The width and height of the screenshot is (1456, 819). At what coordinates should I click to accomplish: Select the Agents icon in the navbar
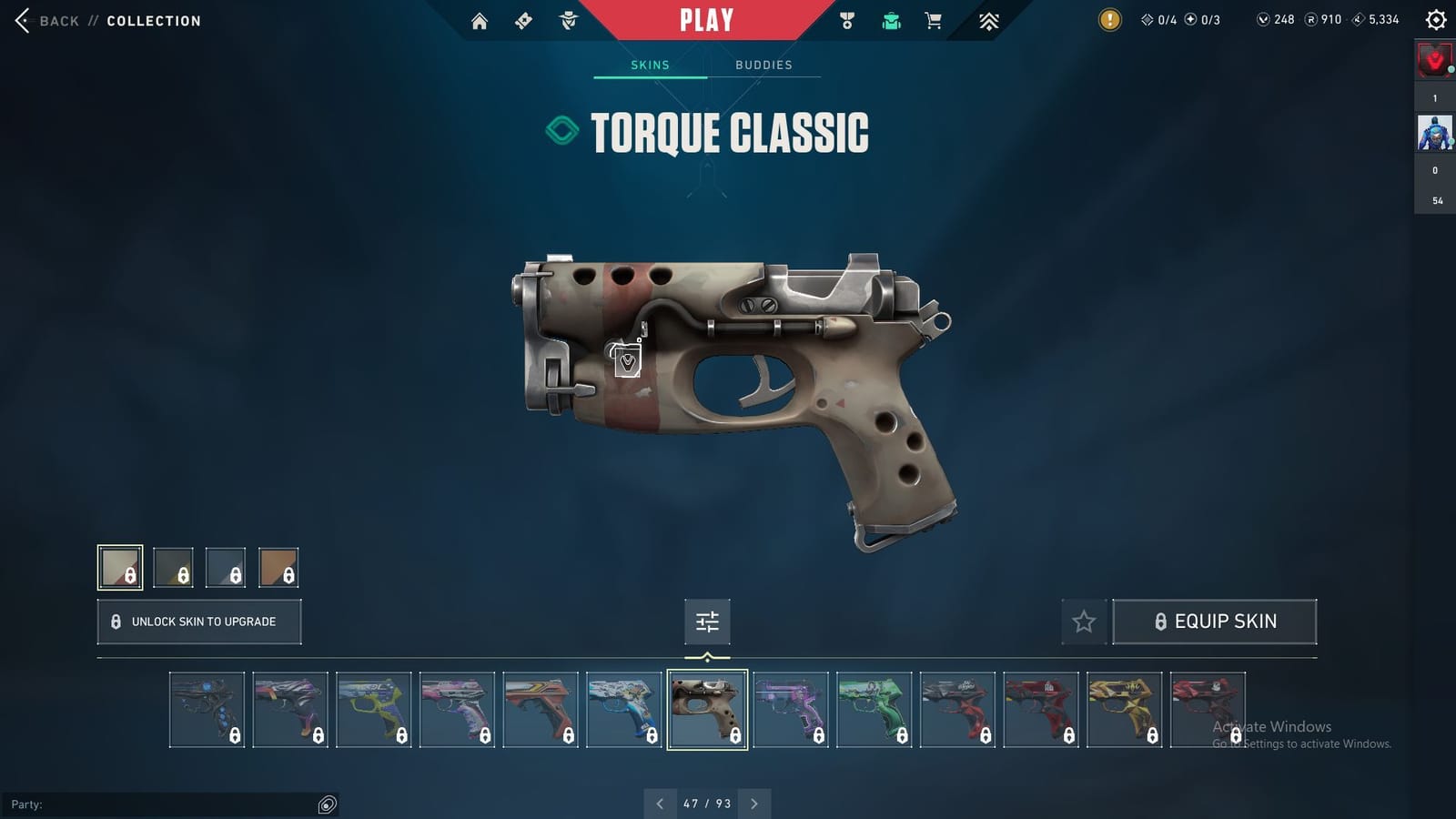tap(570, 20)
